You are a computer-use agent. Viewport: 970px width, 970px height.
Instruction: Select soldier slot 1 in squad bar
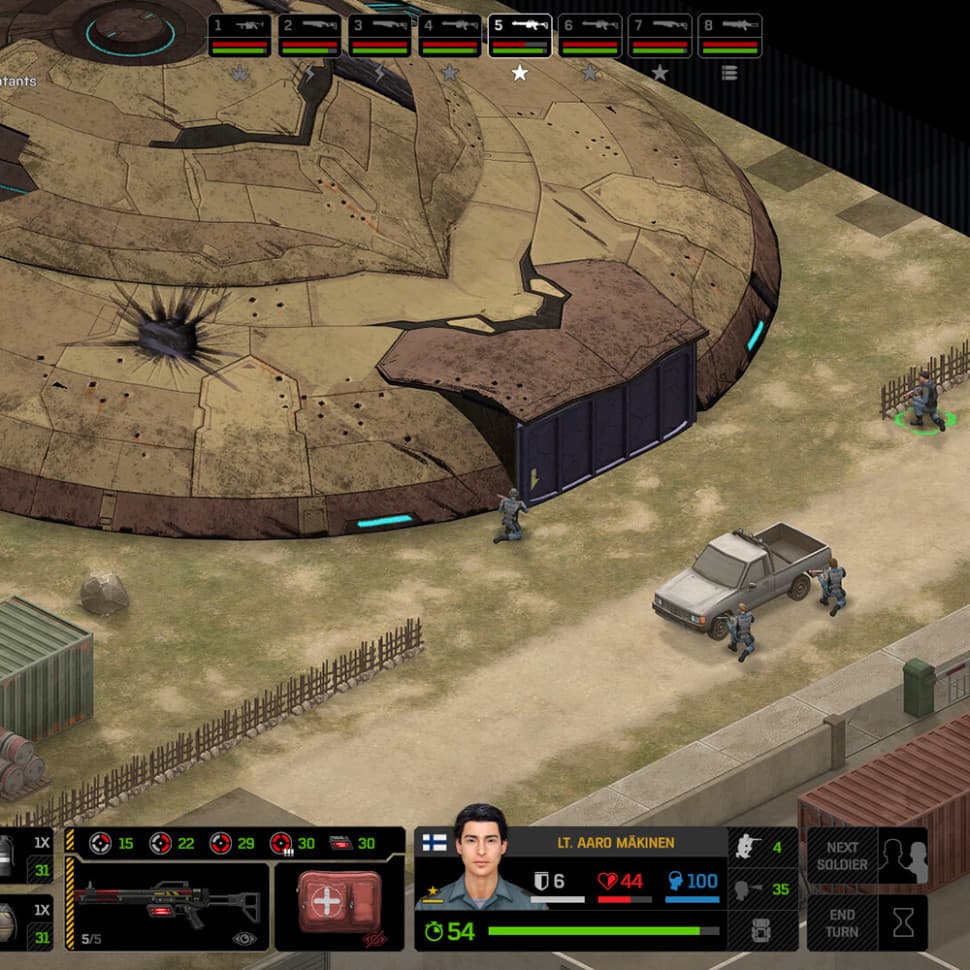pyautogui.click(x=240, y=35)
